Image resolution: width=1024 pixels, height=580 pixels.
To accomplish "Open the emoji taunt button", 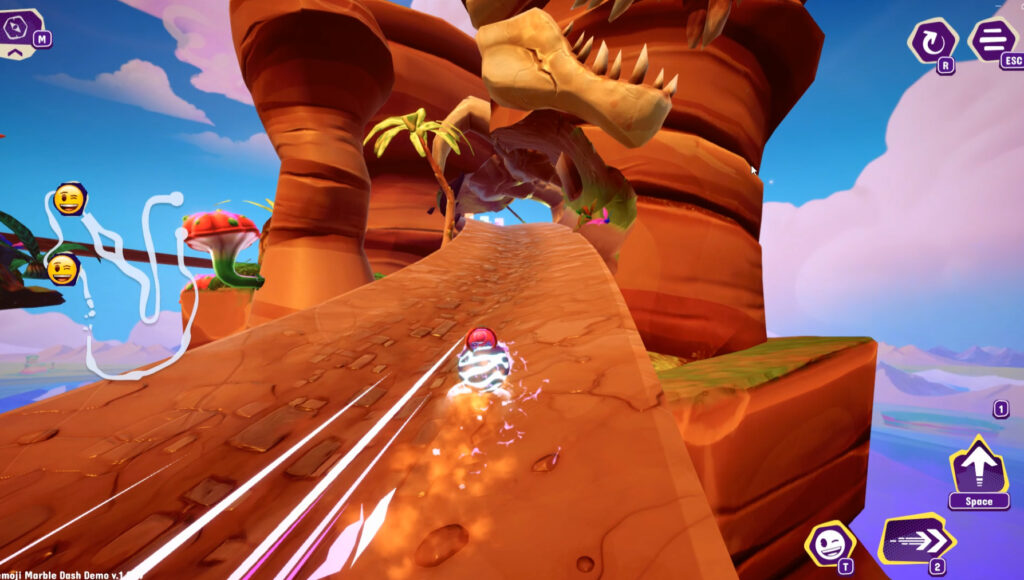I will 829,544.
